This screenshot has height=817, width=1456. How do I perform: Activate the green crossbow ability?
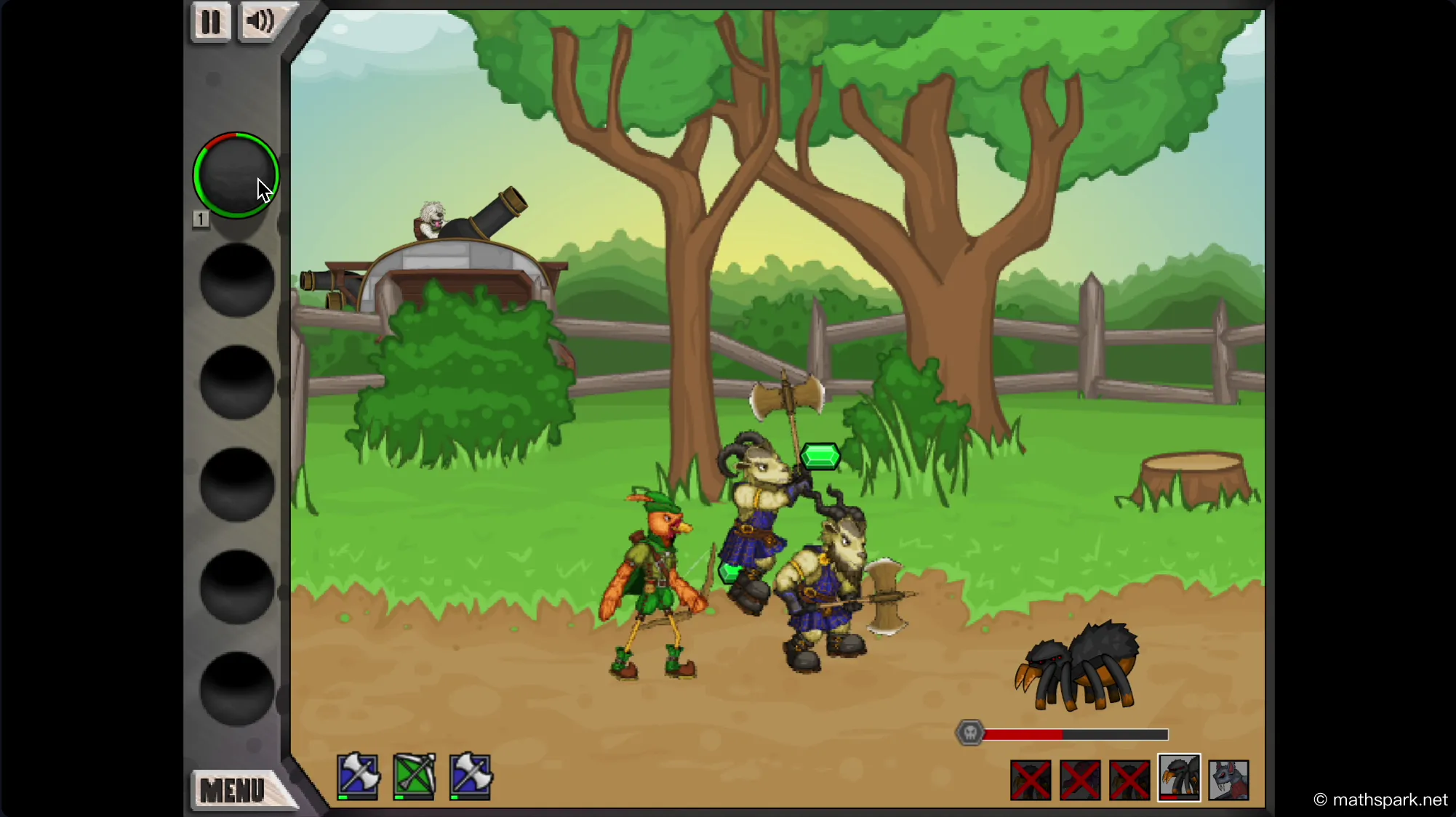pos(414,776)
